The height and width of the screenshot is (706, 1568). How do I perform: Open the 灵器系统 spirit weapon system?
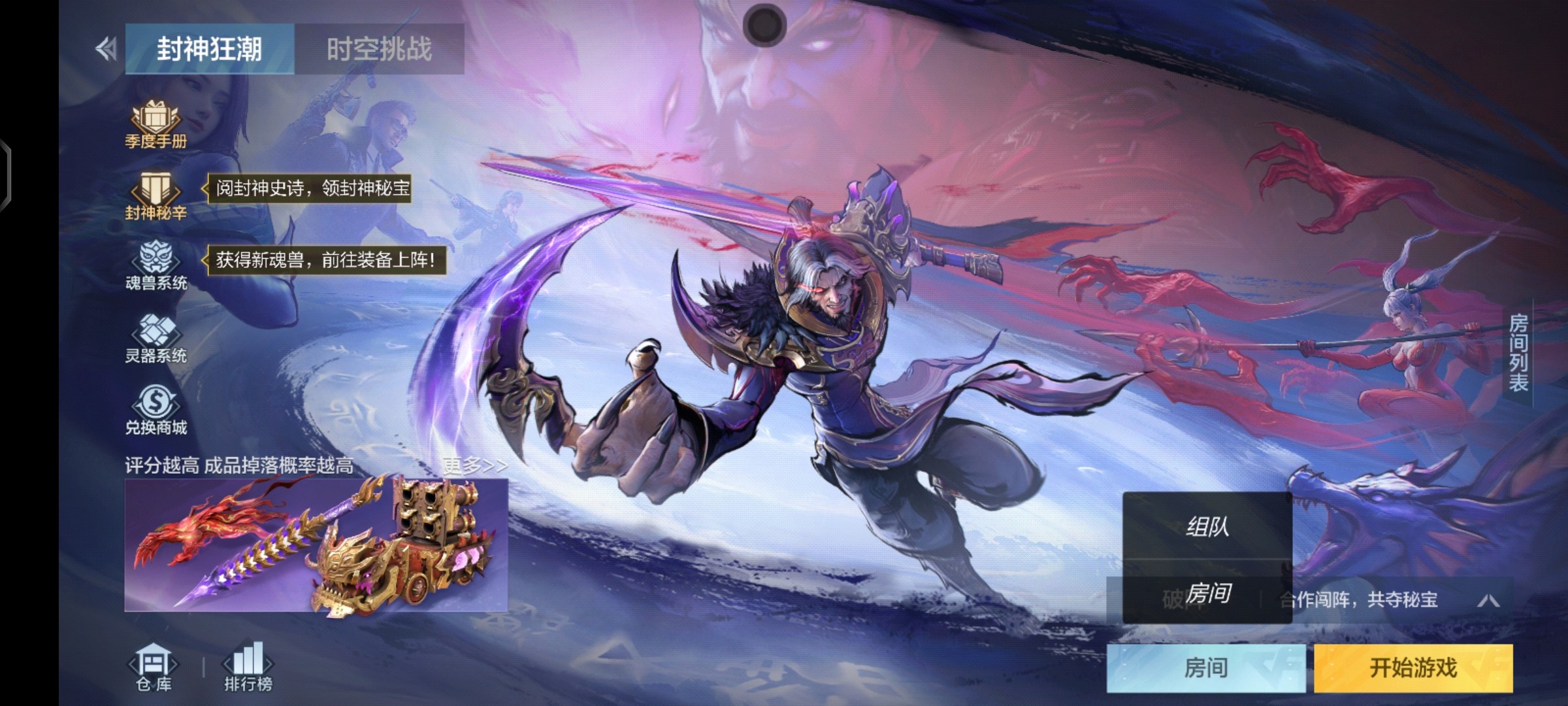[155, 338]
